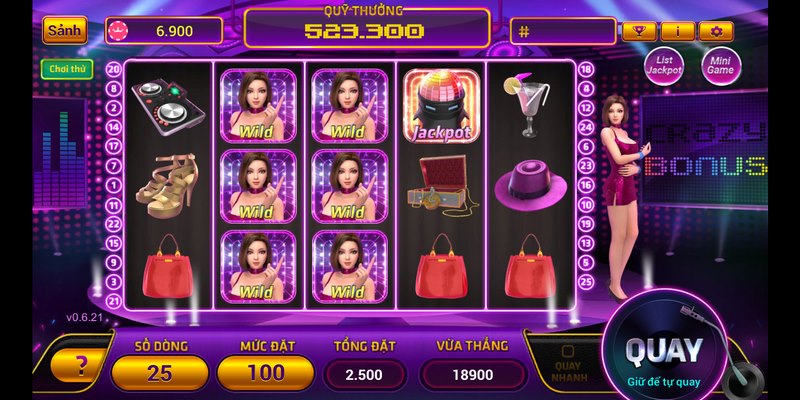Show the game info with the i button

[677, 31]
